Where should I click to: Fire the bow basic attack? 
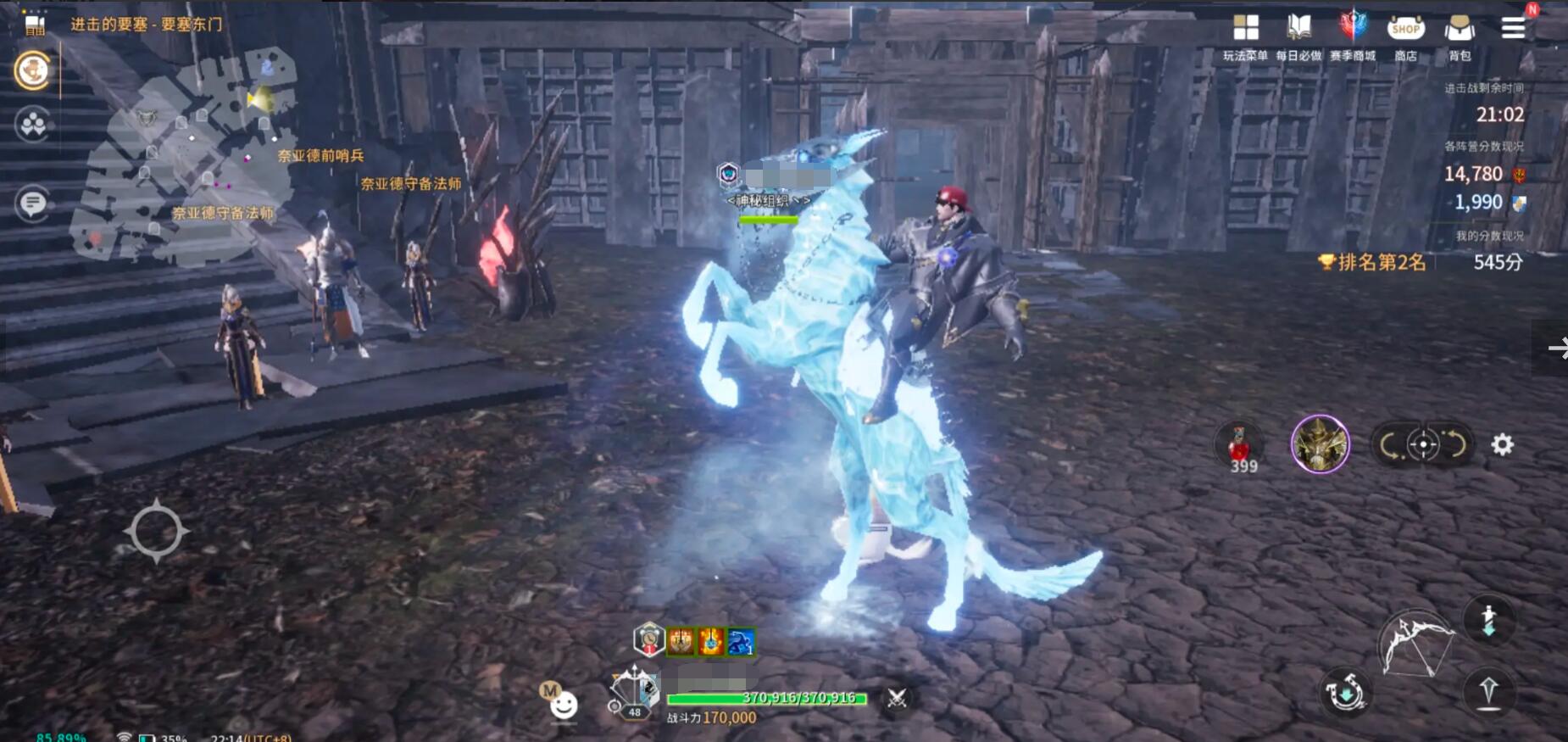pos(1415,646)
